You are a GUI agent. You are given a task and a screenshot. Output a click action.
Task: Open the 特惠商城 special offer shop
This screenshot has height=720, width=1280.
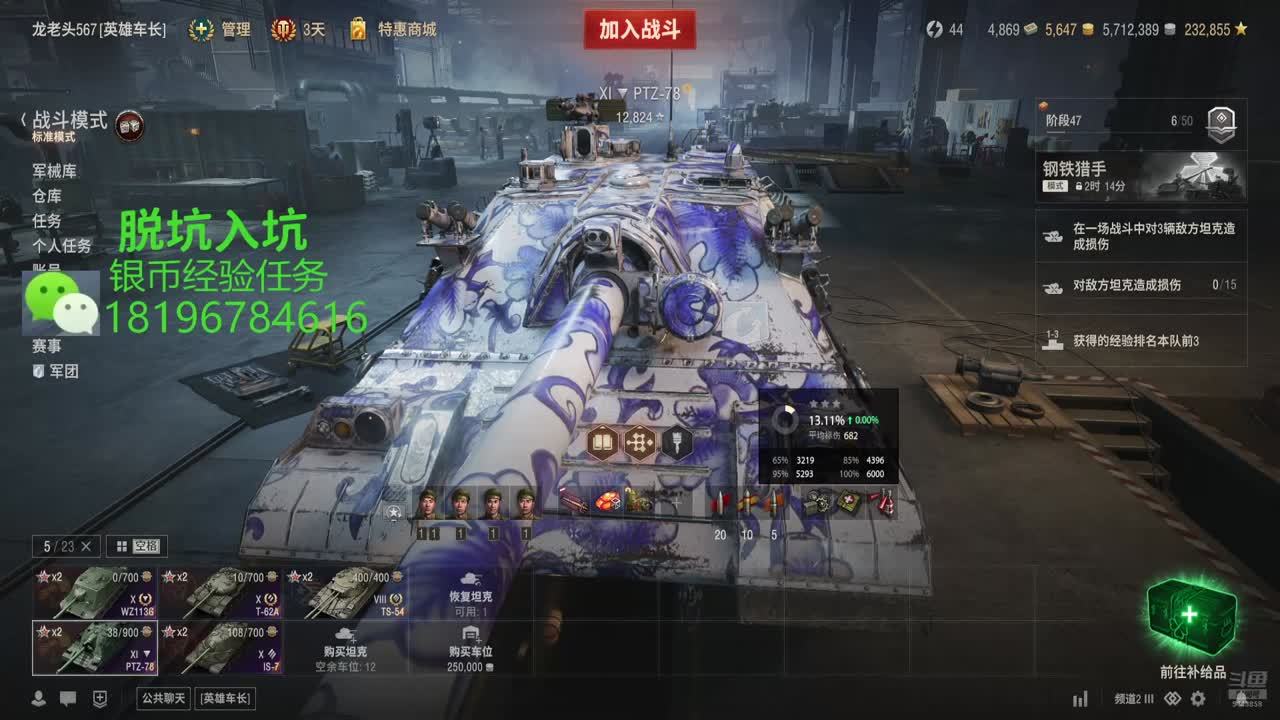tap(394, 30)
